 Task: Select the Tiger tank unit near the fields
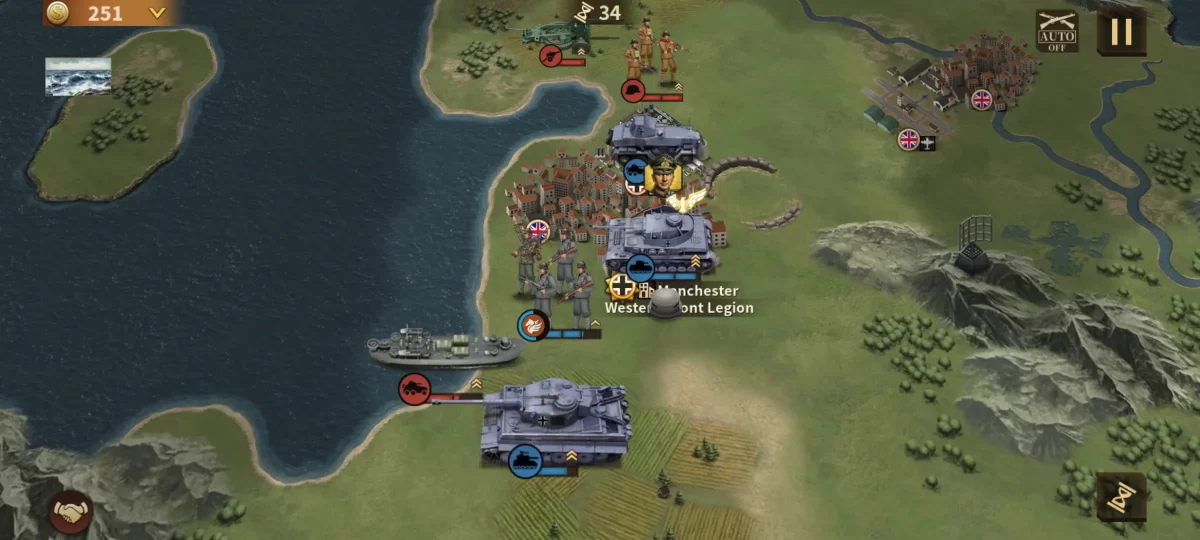(555, 420)
